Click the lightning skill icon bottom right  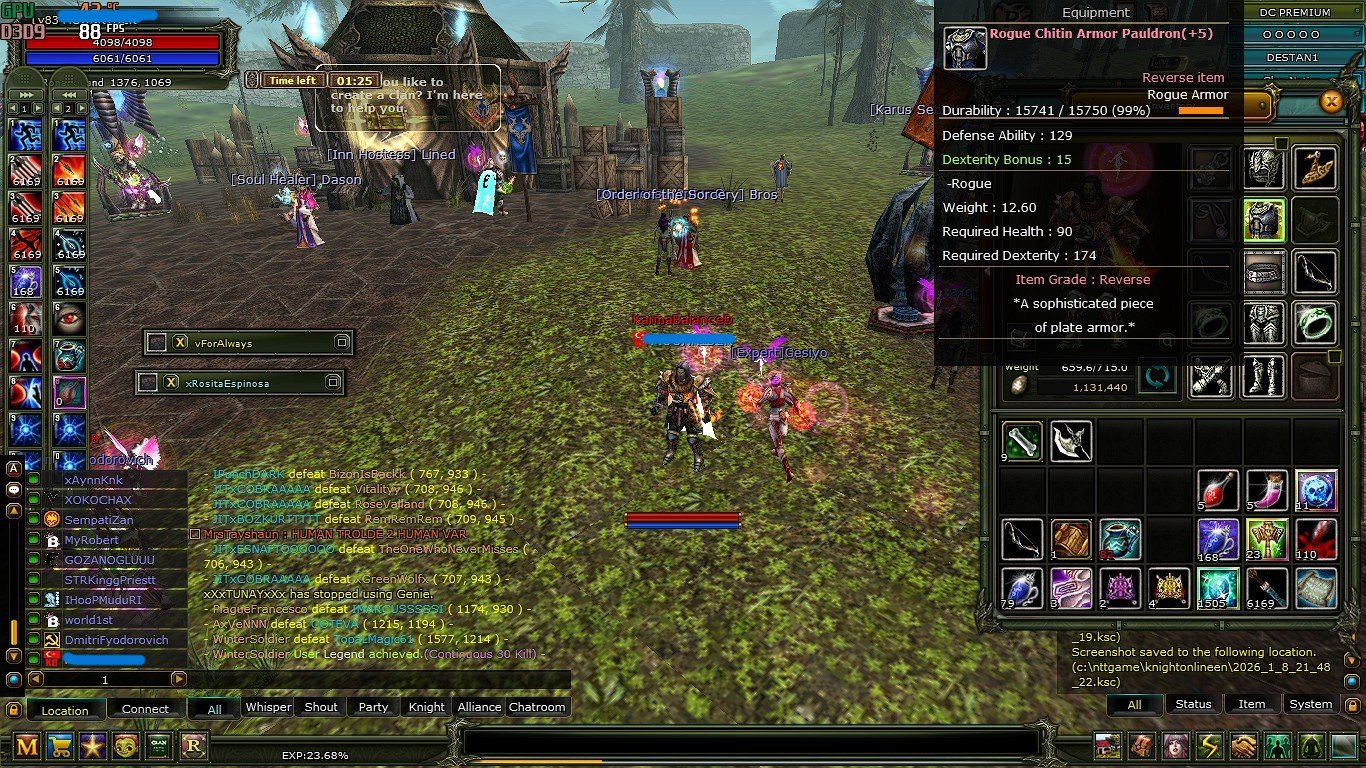(1209, 745)
